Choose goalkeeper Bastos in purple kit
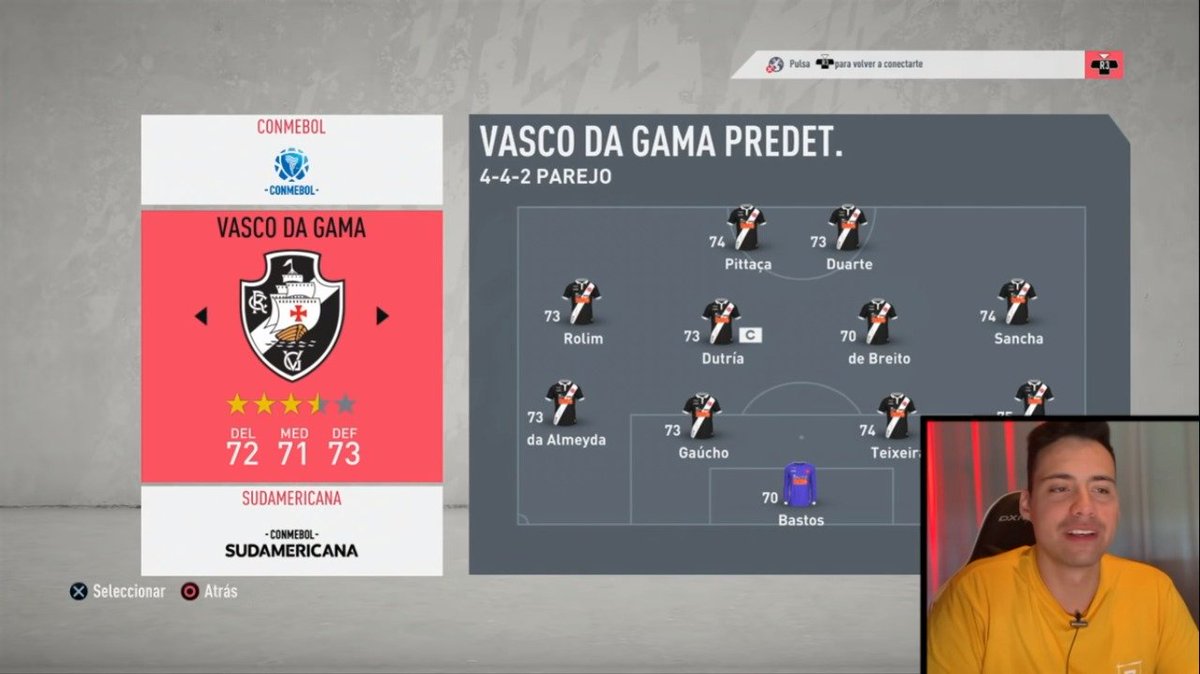This screenshot has width=1200, height=674. [800, 484]
